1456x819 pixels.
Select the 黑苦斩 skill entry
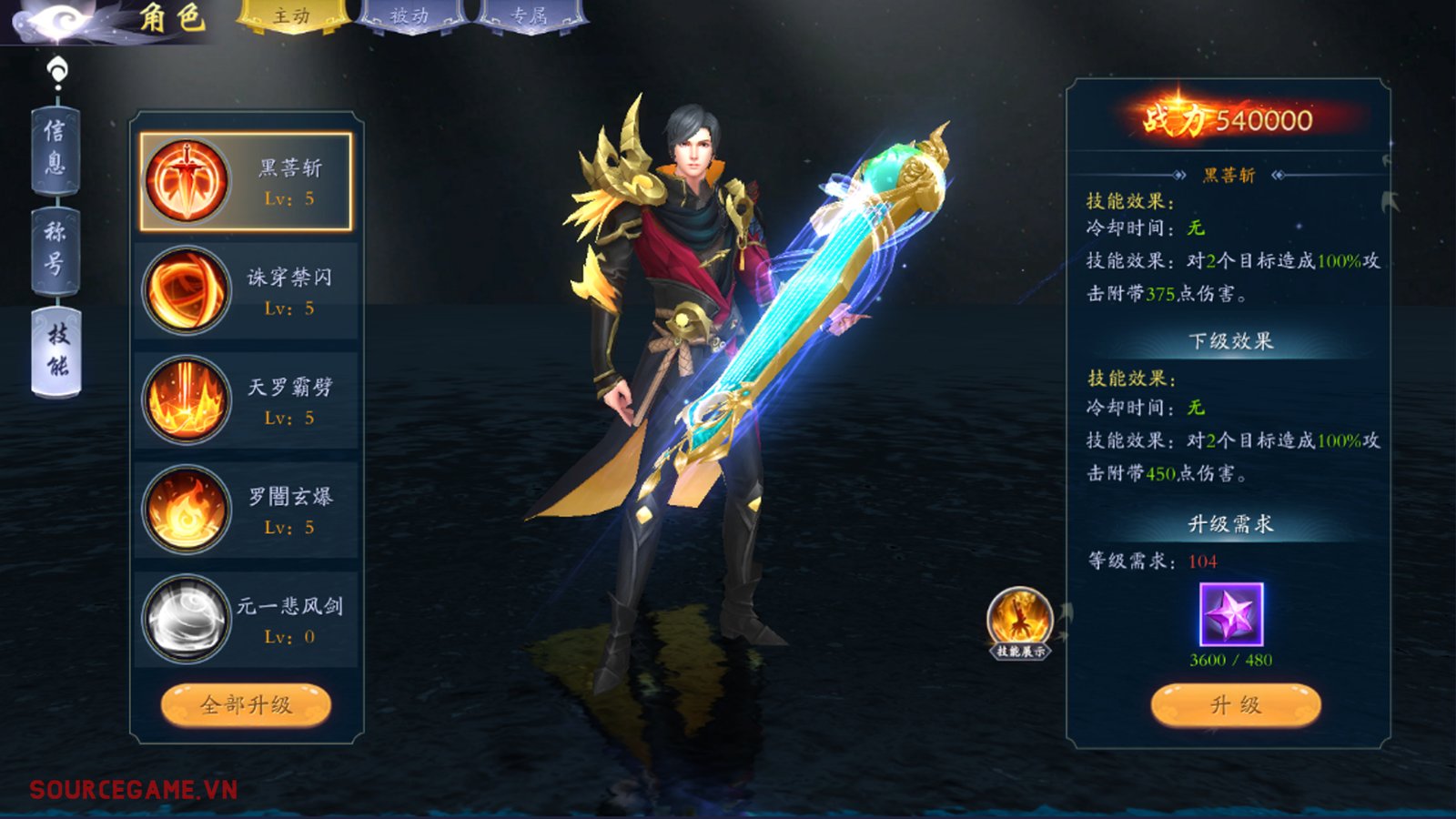246,181
